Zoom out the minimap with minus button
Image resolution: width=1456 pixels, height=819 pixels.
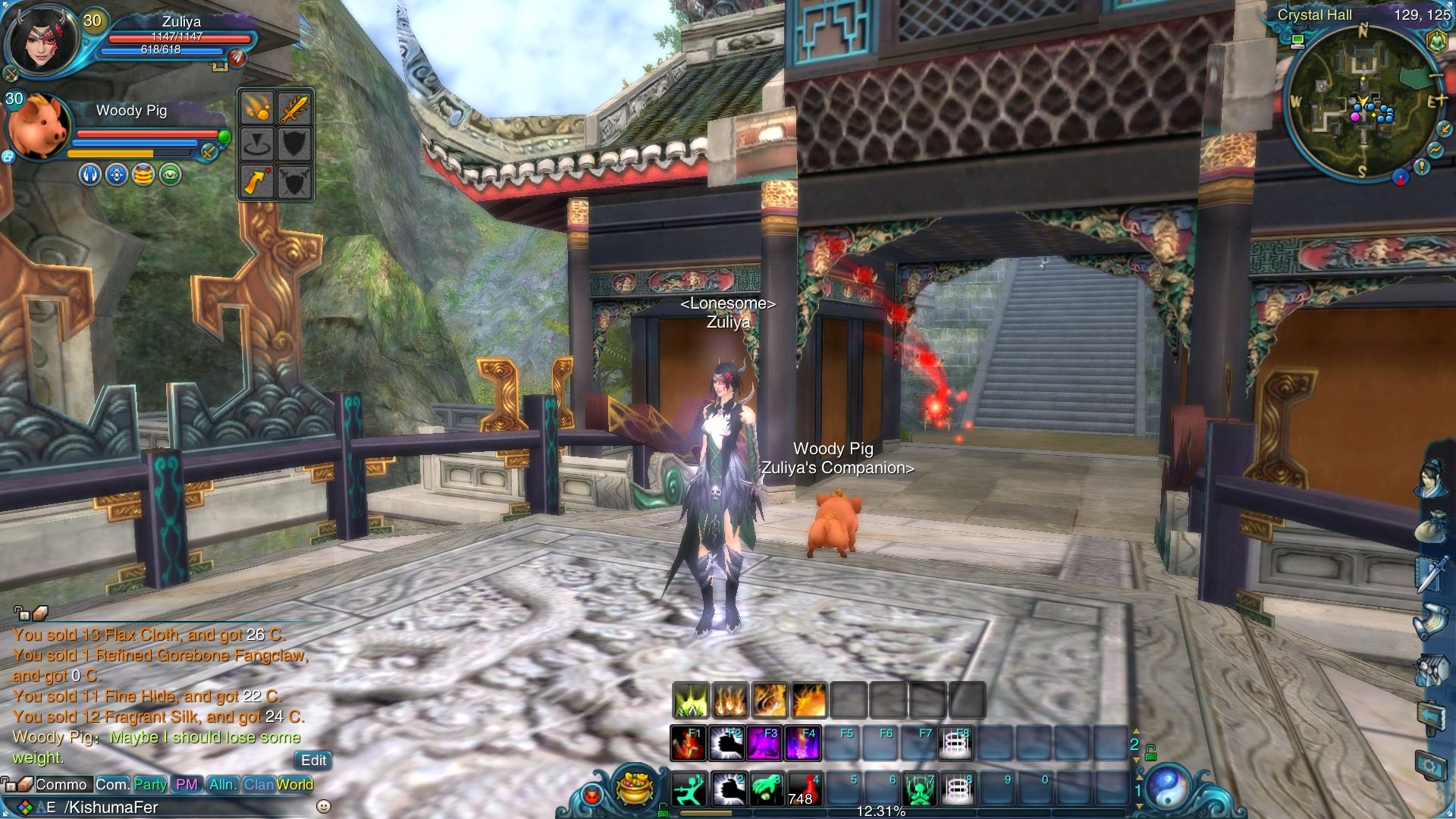point(1436,76)
